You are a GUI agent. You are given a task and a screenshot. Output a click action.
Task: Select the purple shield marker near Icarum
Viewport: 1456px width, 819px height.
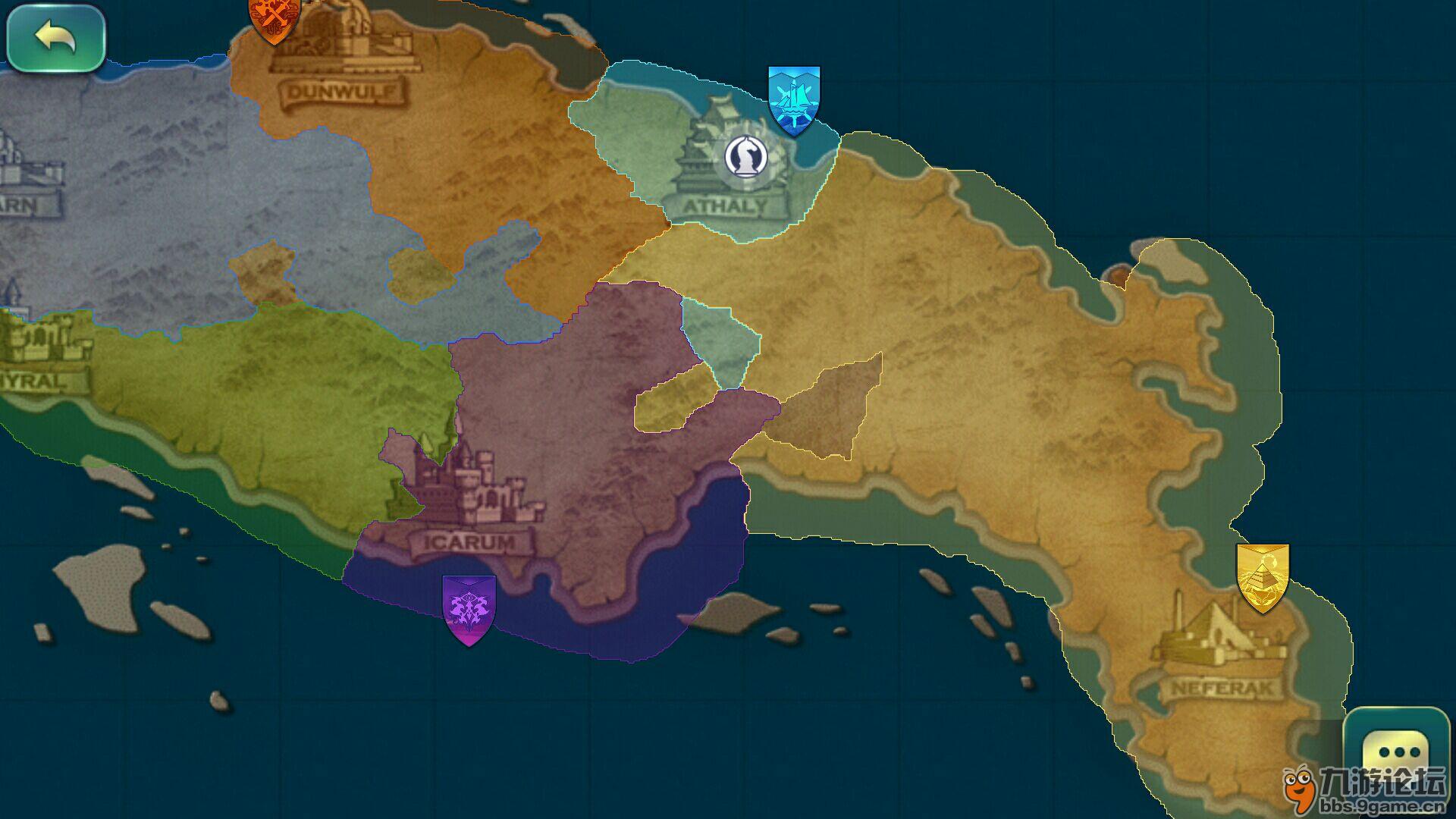tap(469, 609)
